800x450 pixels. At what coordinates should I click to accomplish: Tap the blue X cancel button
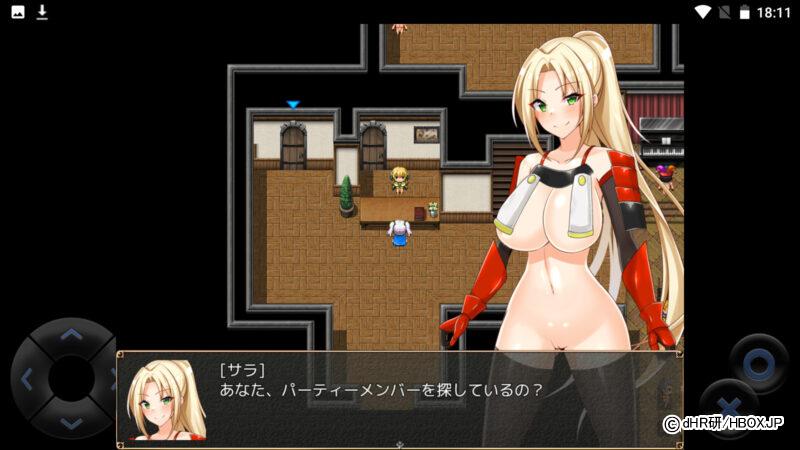click(x=726, y=407)
